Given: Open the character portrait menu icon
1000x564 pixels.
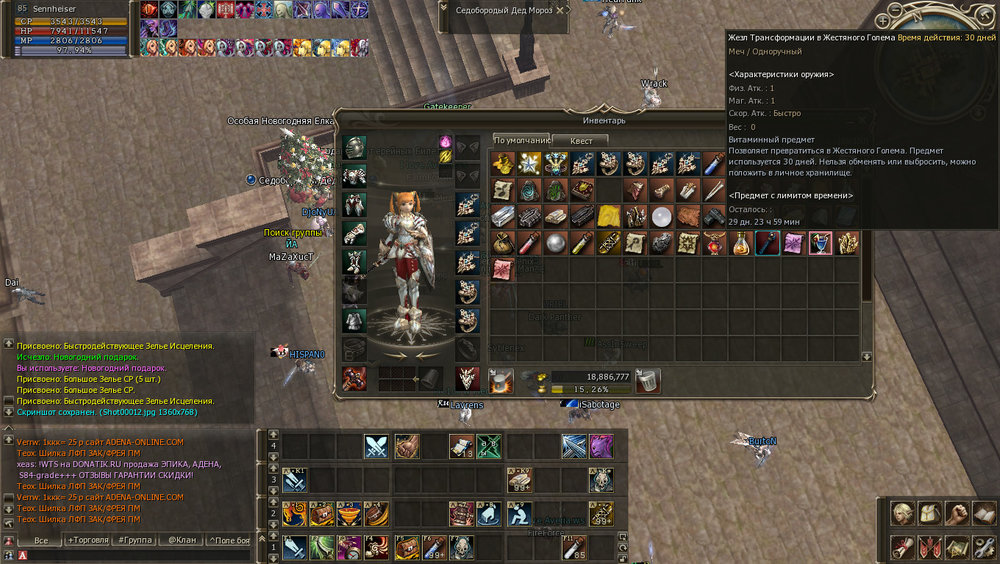Looking at the screenshot, I should click(902, 514).
